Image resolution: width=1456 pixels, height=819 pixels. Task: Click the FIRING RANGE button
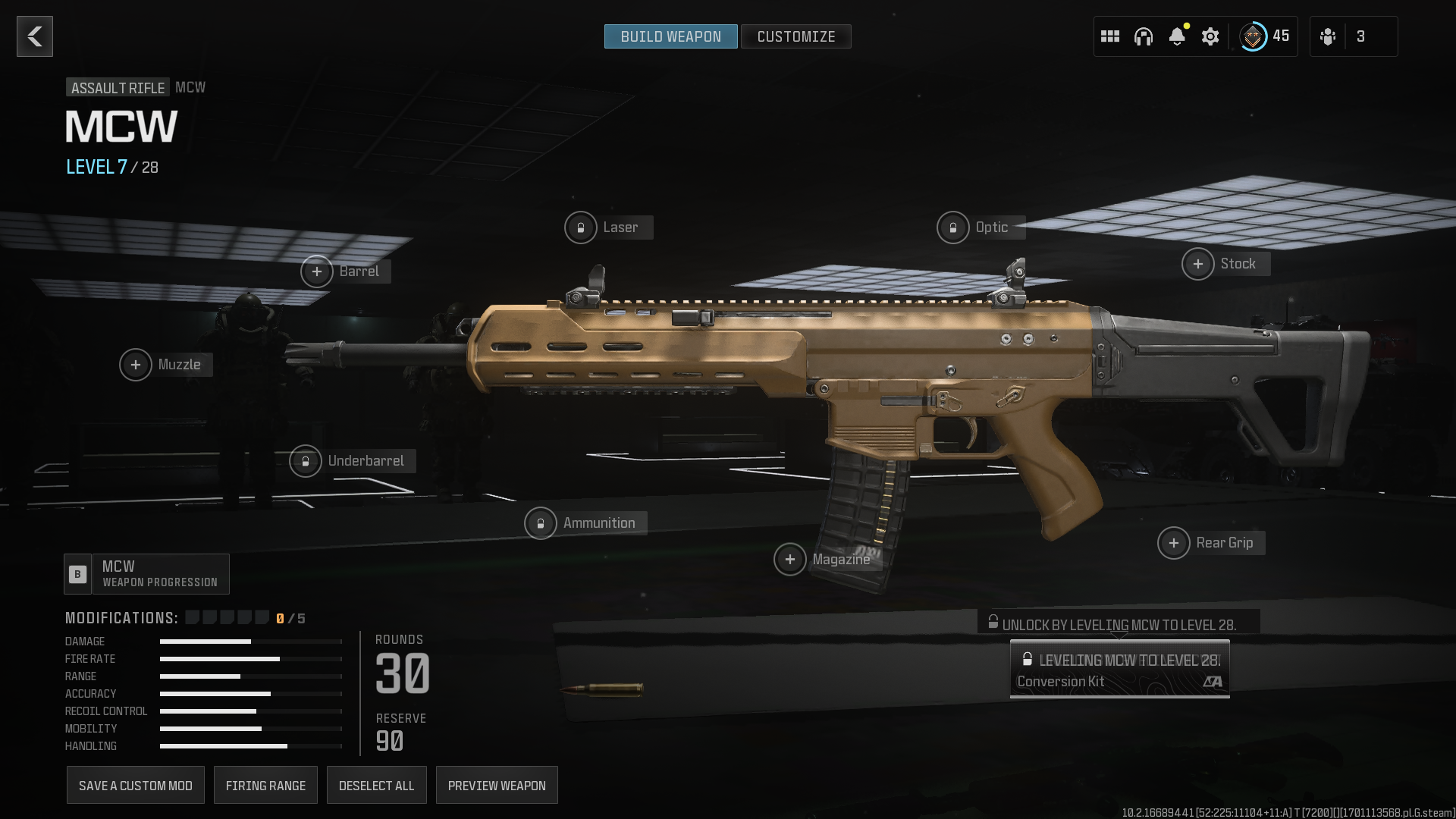coord(265,785)
